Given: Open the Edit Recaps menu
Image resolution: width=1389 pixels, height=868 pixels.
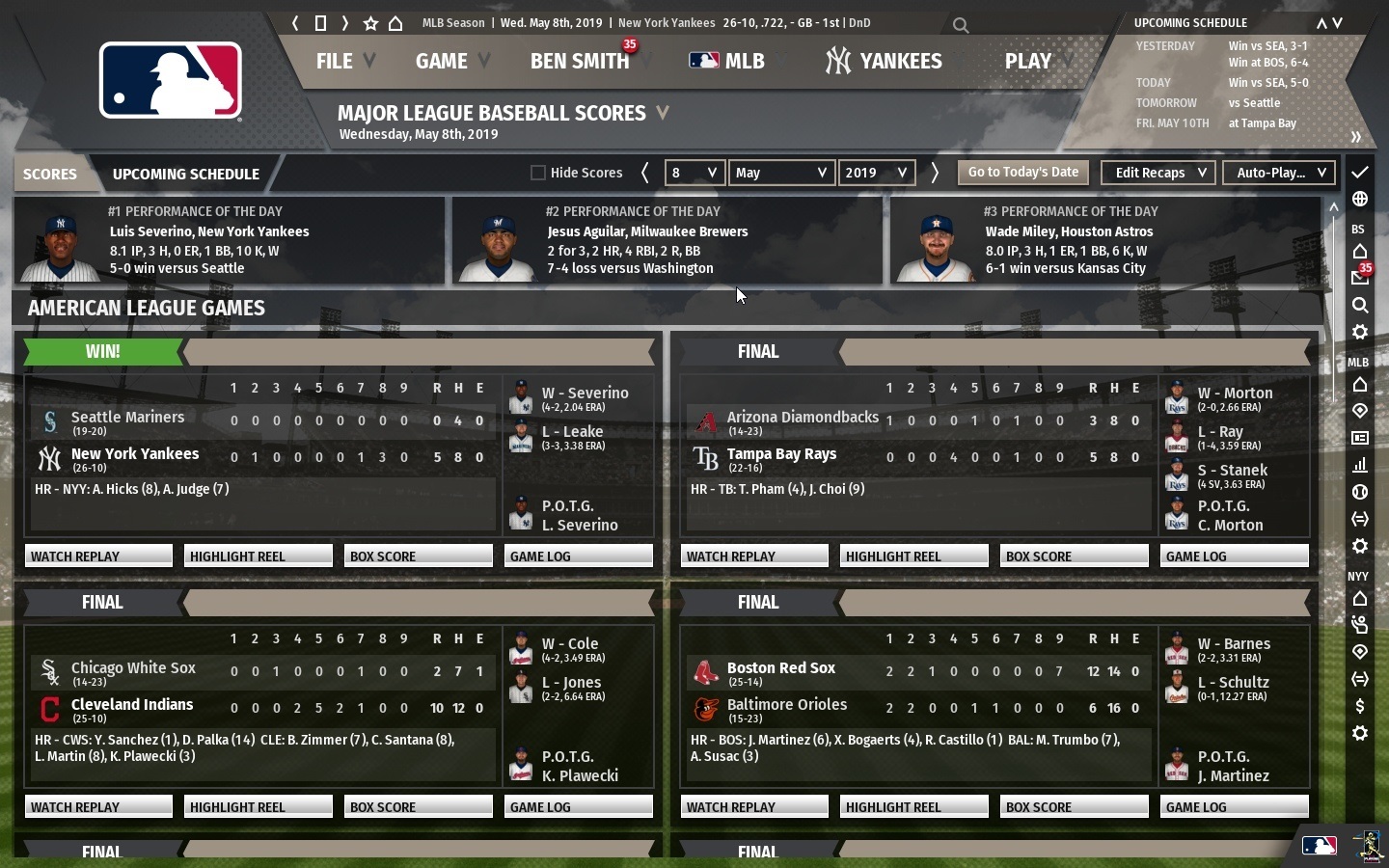Looking at the screenshot, I should (1157, 173).
